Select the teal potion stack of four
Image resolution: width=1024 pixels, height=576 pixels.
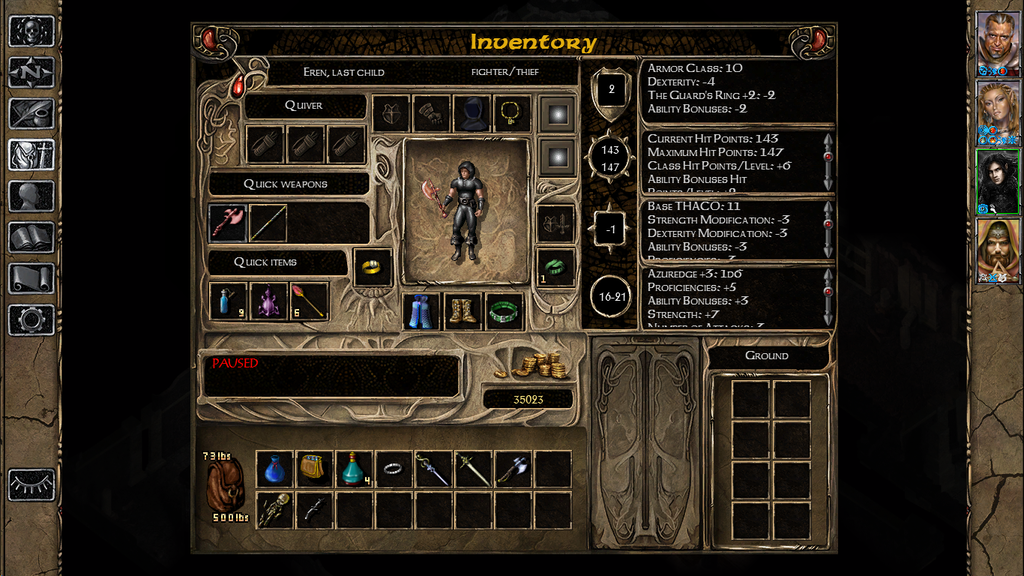[354, 468]
